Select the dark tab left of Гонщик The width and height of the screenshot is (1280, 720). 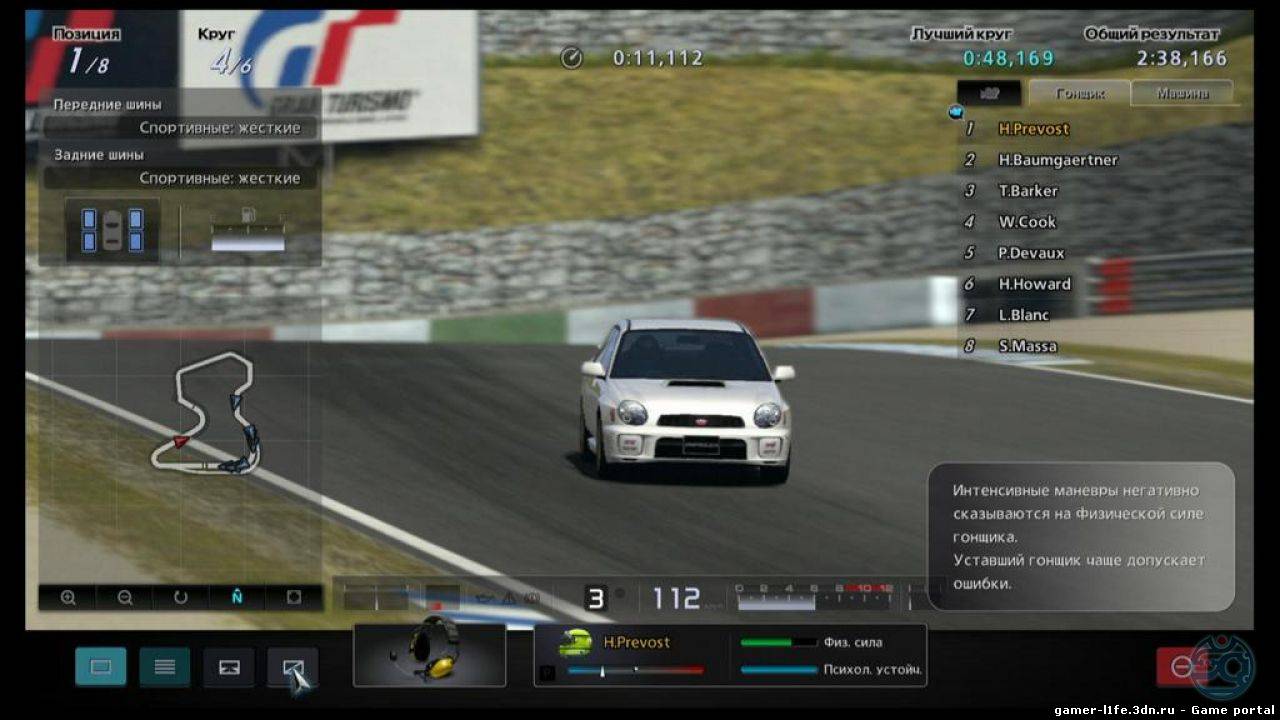coord(989,93)
